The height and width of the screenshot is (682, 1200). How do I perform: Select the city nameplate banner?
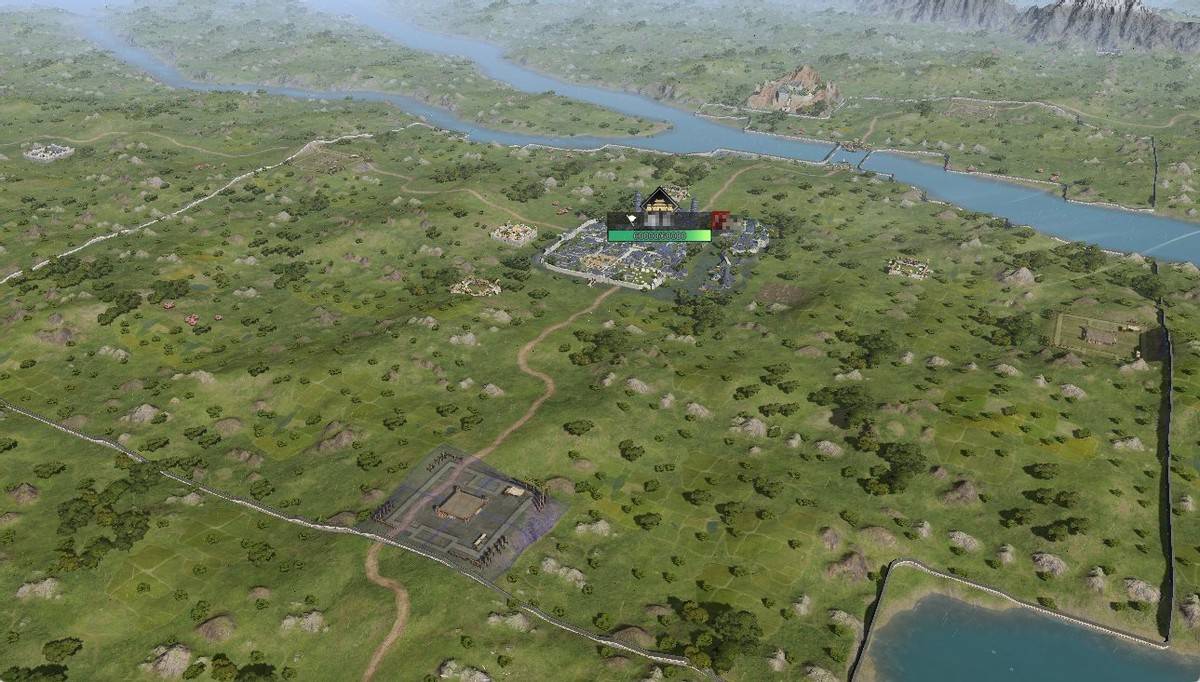(x=658, y=221)
